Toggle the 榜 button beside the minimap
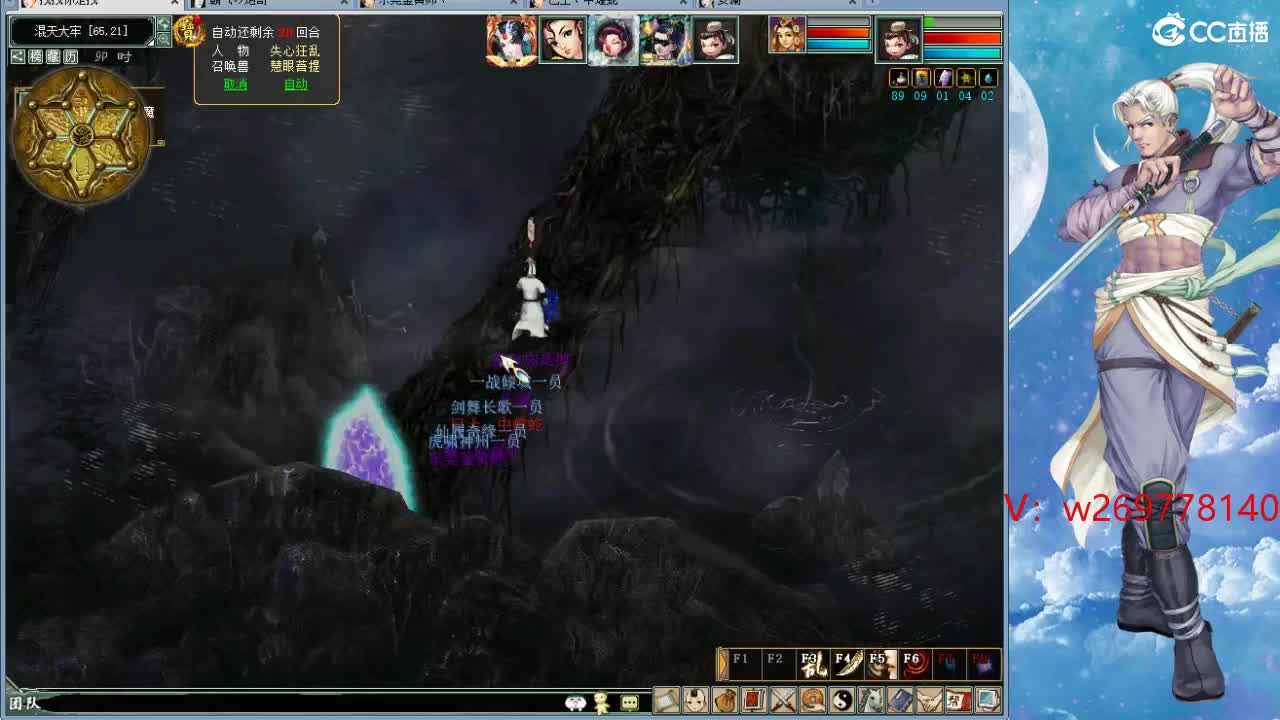 (x=36, y=55)
